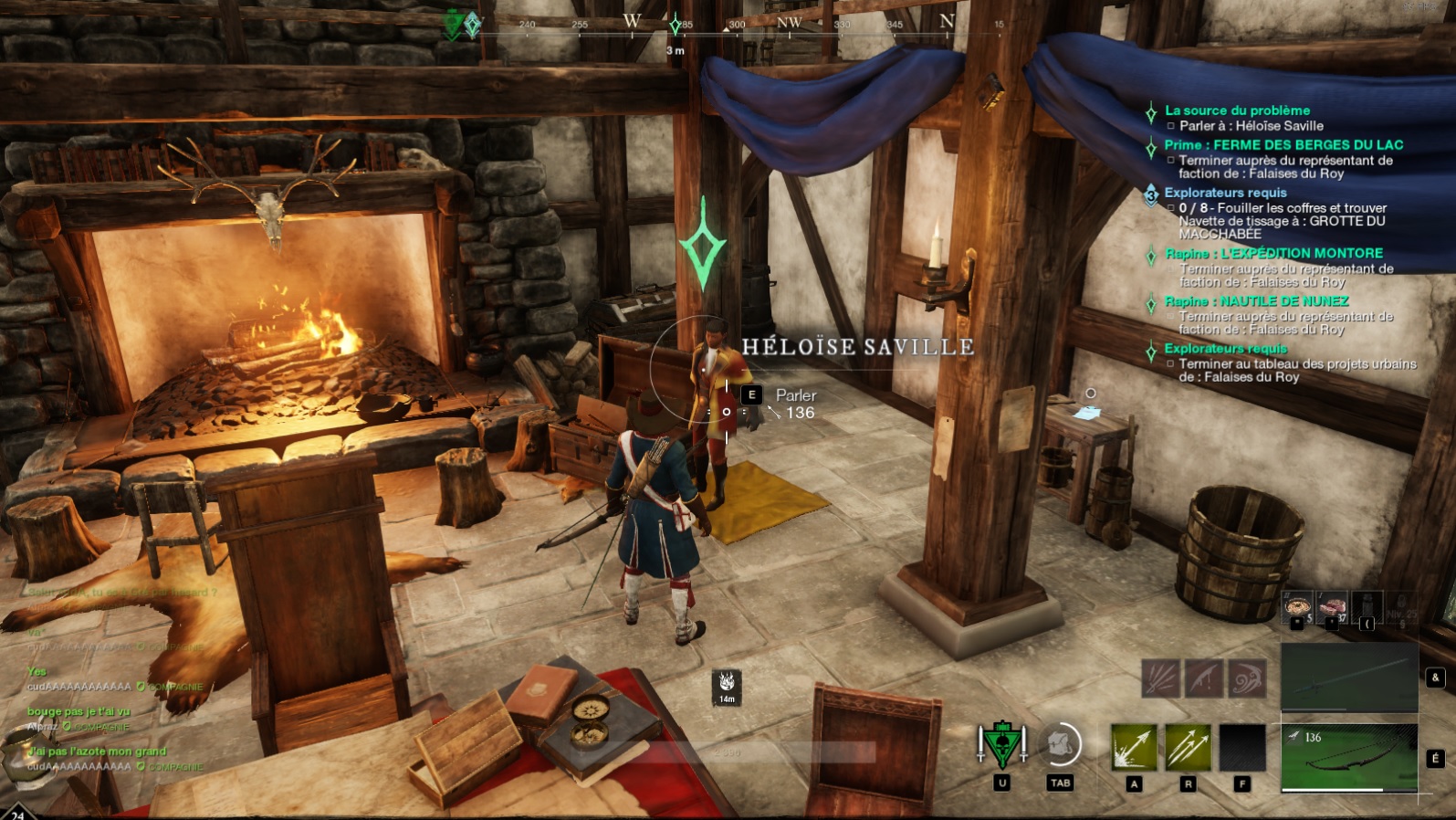Open the backpack inventory icon (TAB)

(x=1059, y=744)
